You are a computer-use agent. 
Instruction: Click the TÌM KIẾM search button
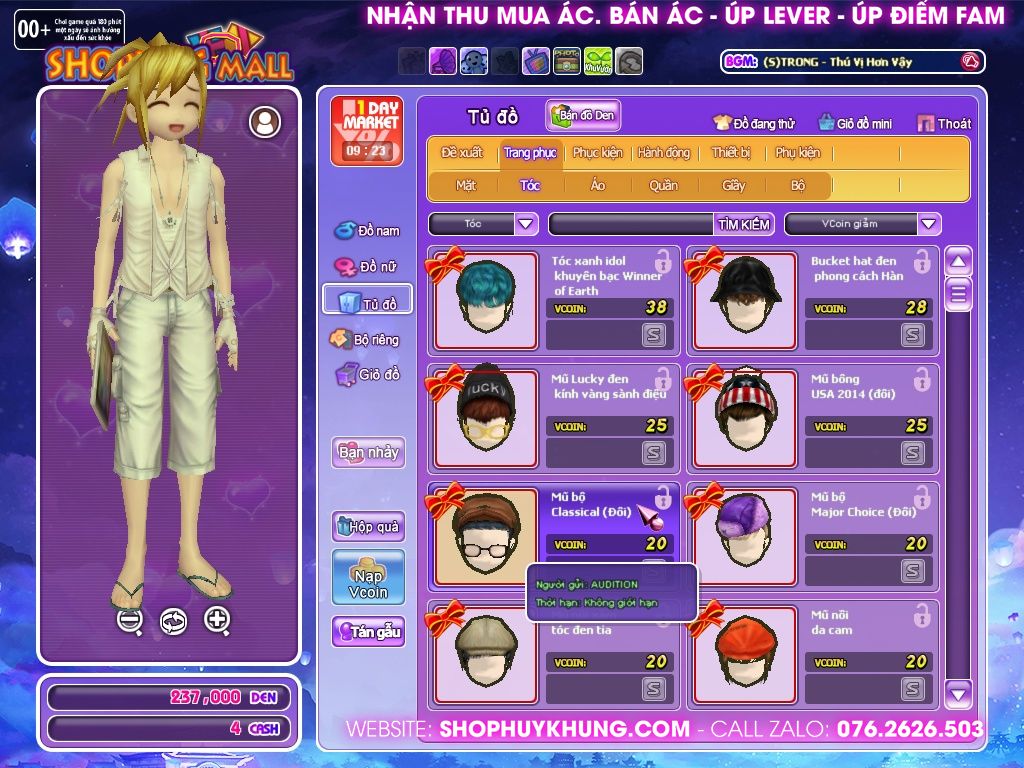(x=744, y=224)
